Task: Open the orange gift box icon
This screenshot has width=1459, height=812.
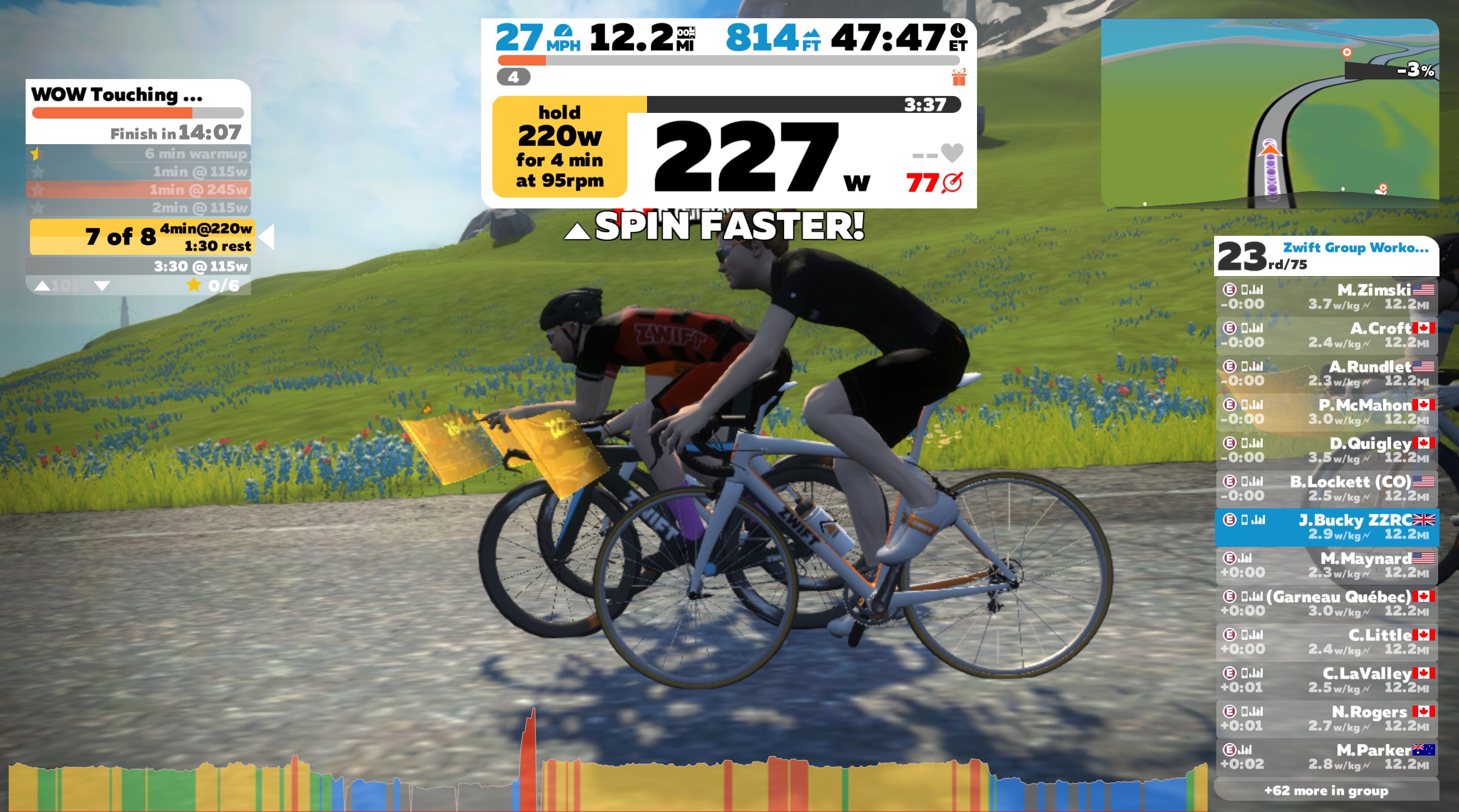Action: 958,77
